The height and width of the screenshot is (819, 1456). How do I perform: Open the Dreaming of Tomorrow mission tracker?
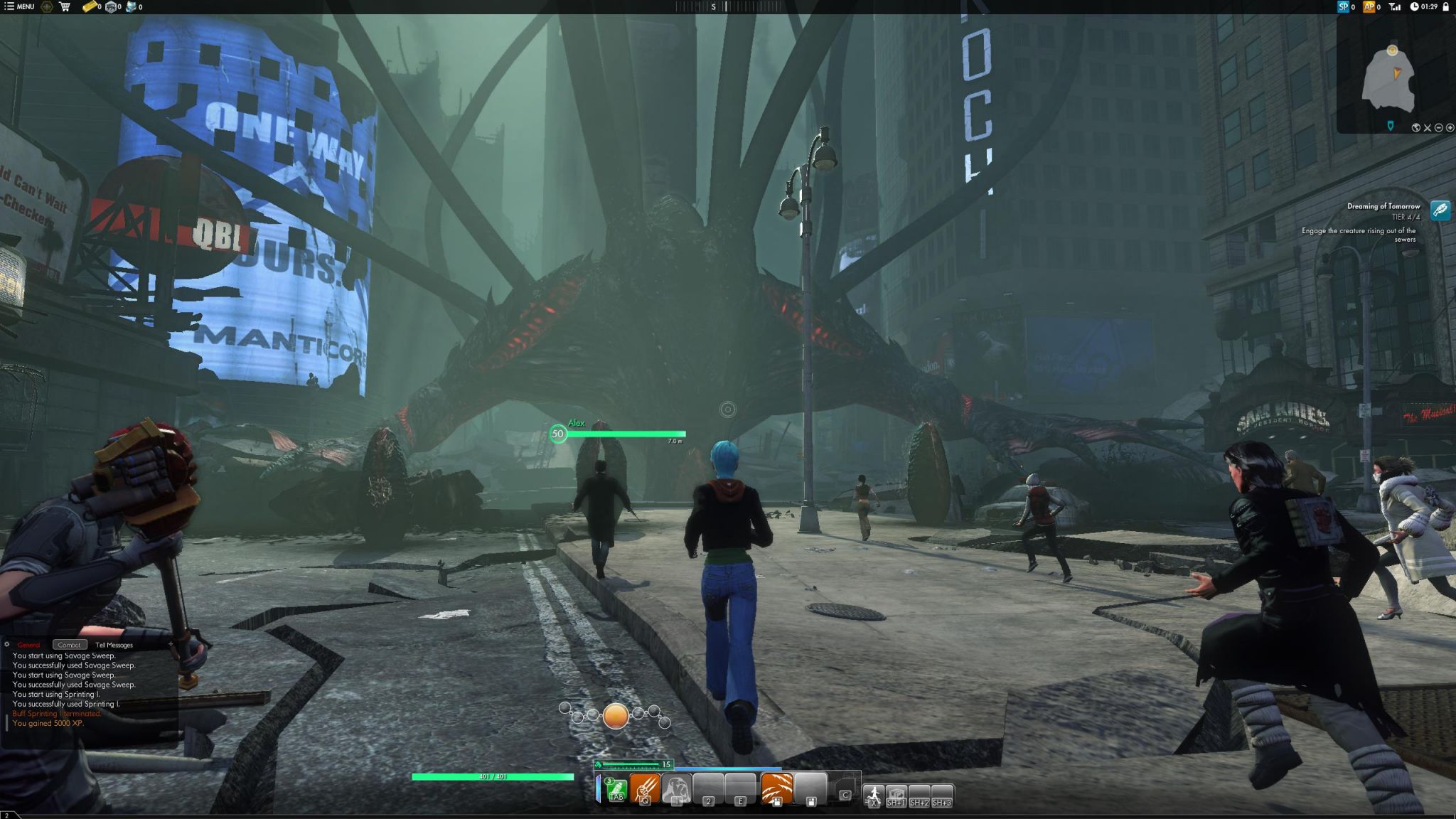1440,210
